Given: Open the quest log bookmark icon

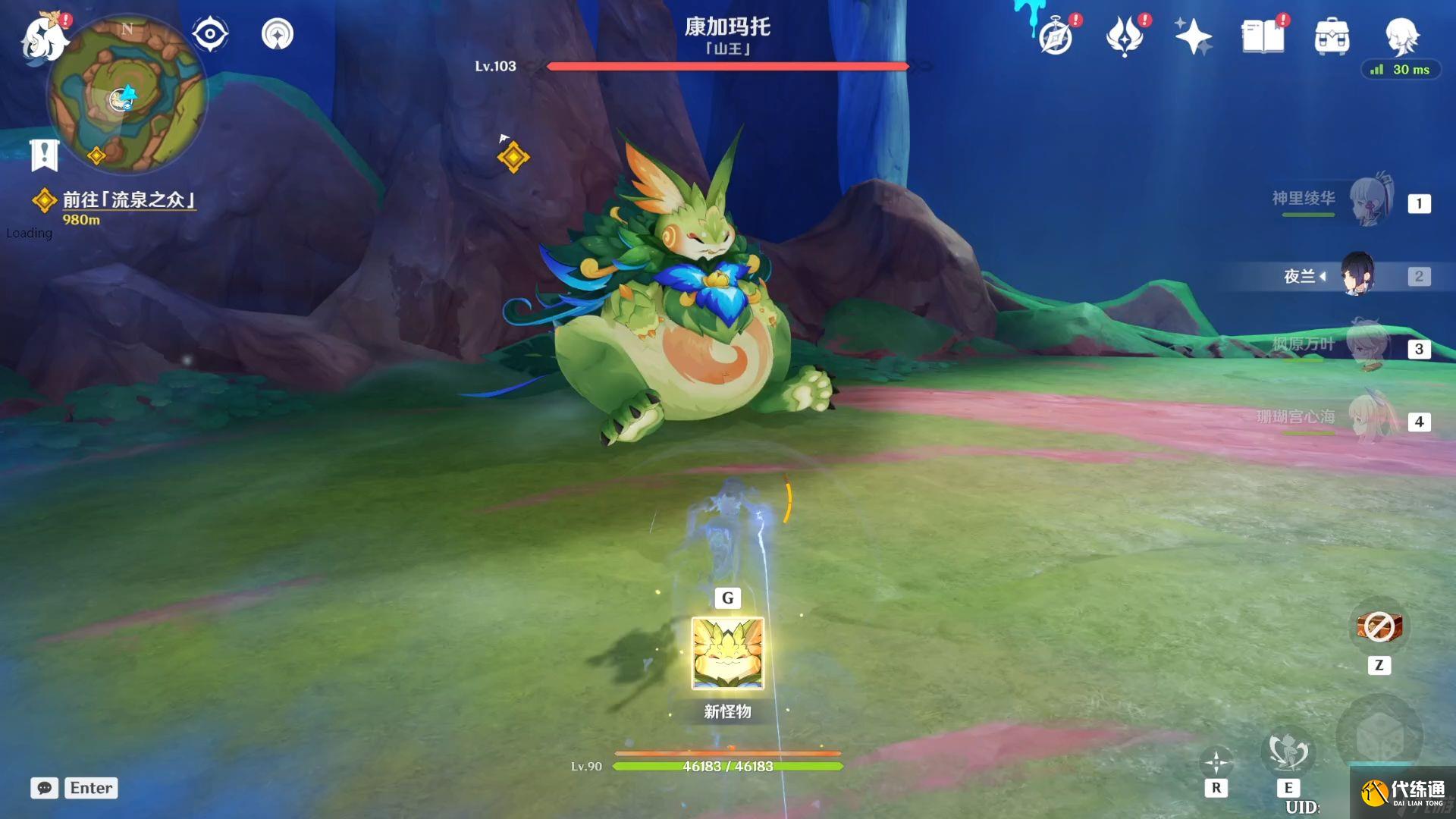Looking at the screenshot, I should coord(44,155).
